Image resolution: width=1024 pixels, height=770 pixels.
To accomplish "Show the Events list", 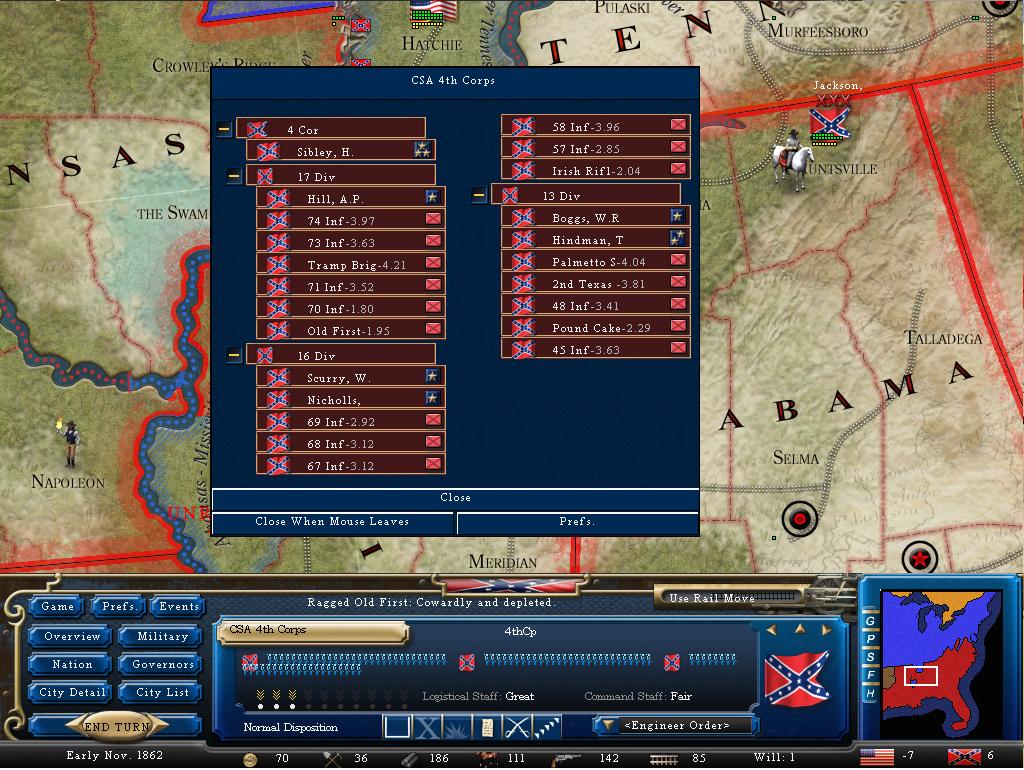I will click(179, 606).
